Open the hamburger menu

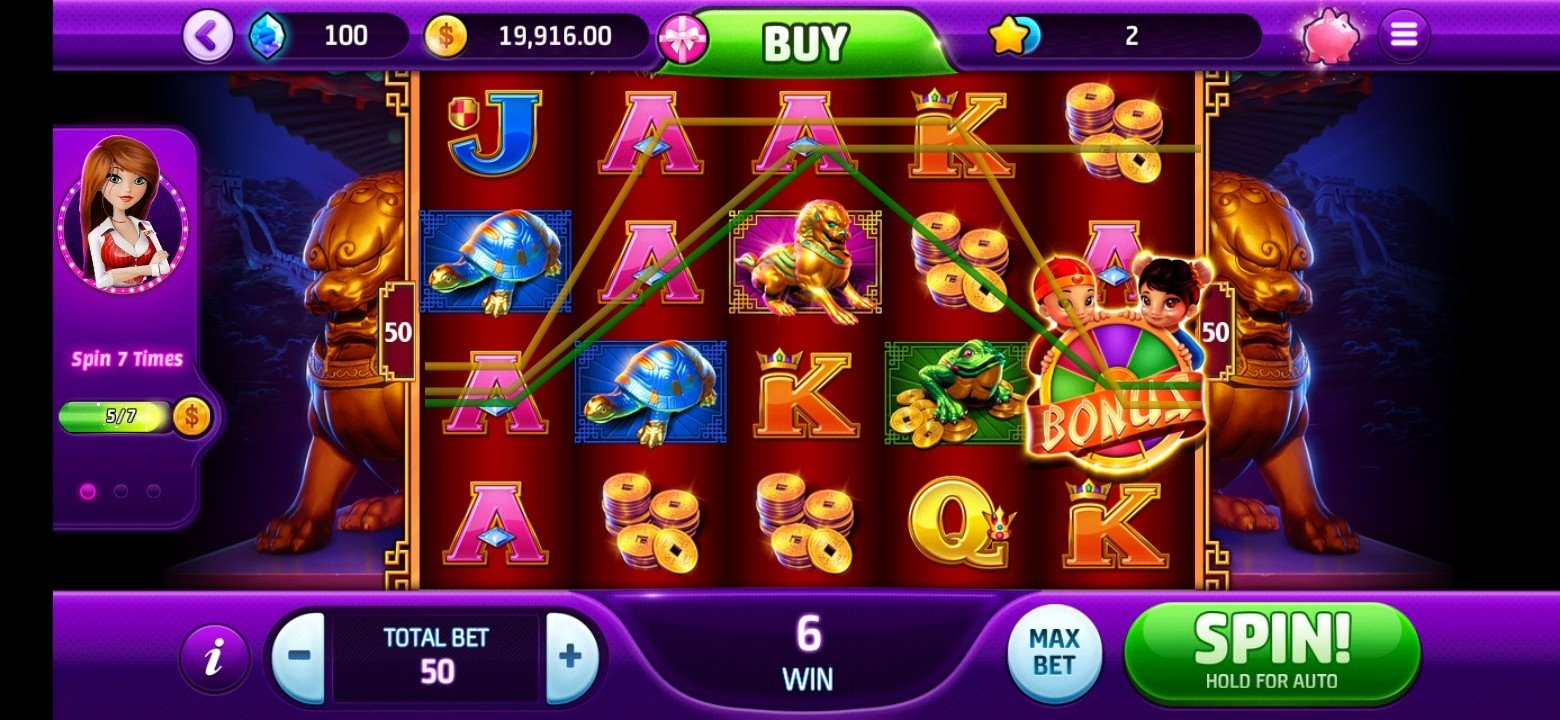1402,34
